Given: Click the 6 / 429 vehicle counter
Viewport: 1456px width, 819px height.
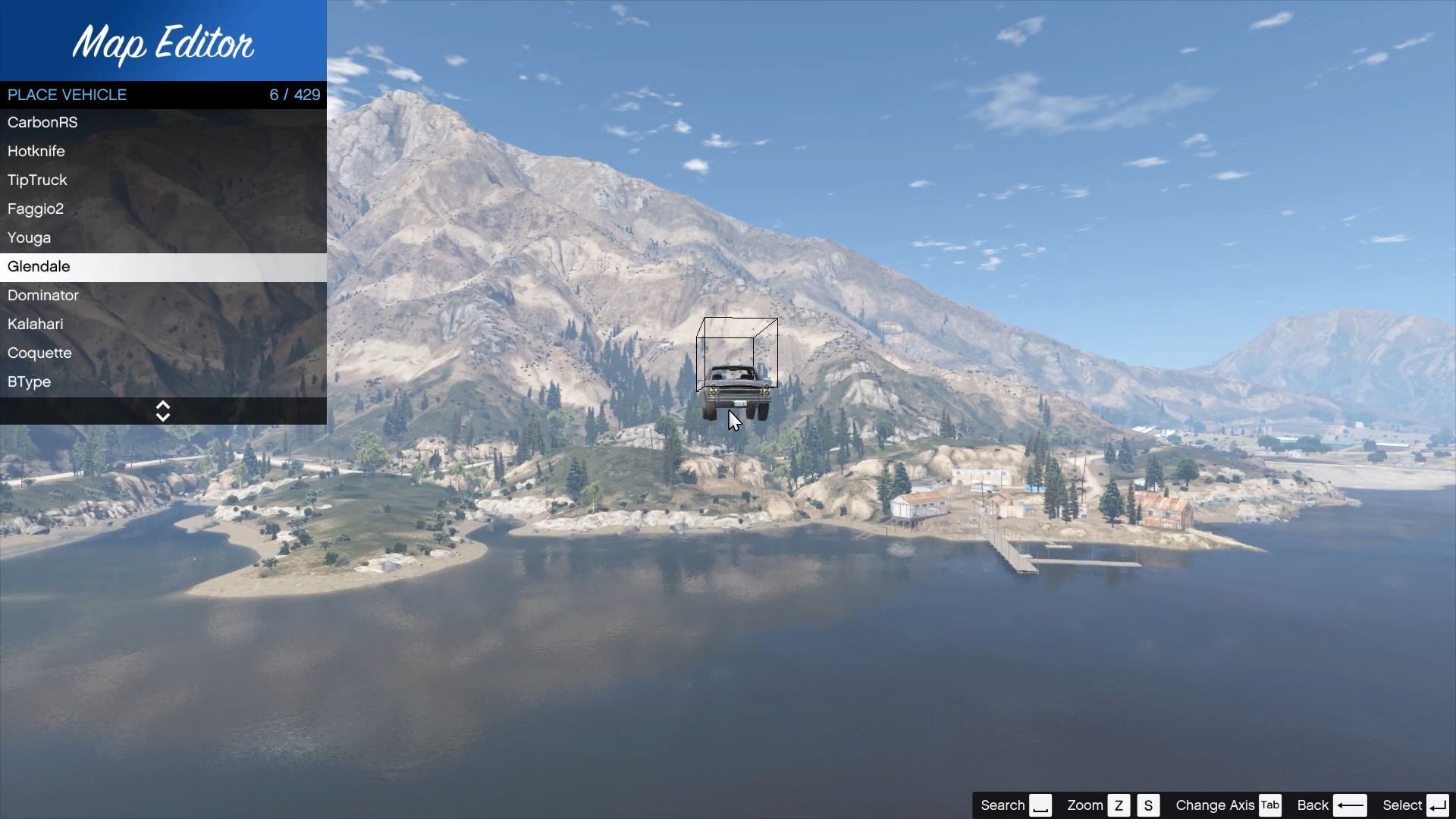Looking at the screenshot, I should point(294,95).
